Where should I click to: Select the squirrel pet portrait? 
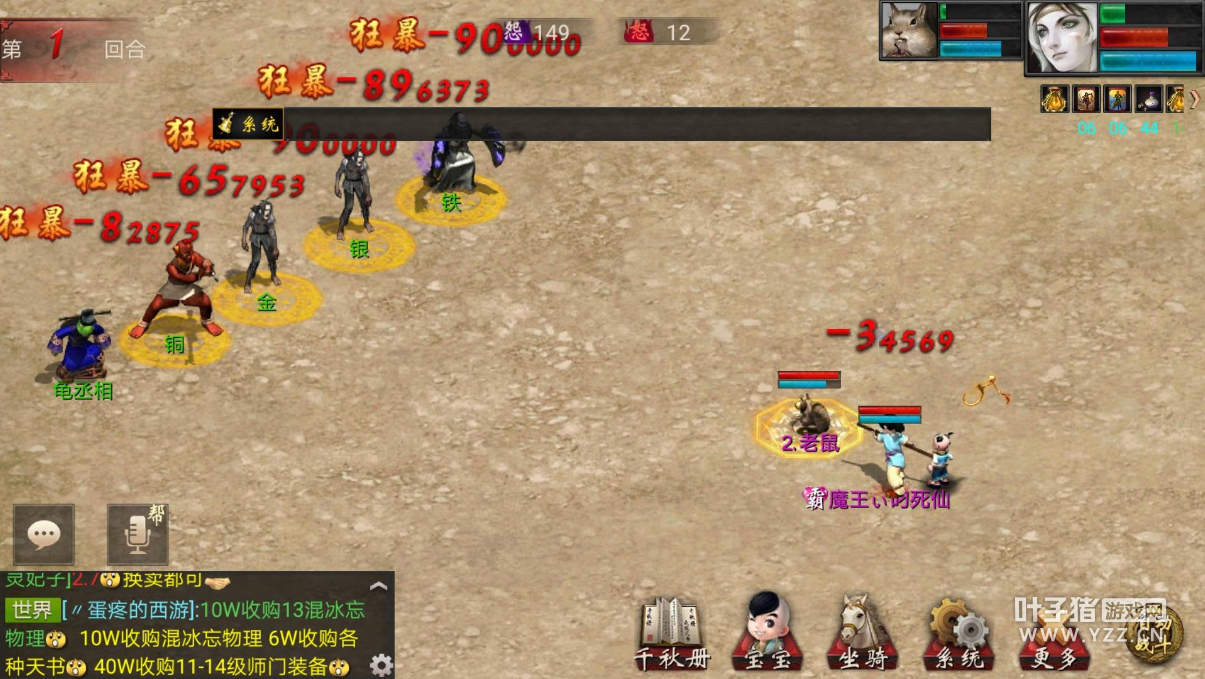click(909, 31)
